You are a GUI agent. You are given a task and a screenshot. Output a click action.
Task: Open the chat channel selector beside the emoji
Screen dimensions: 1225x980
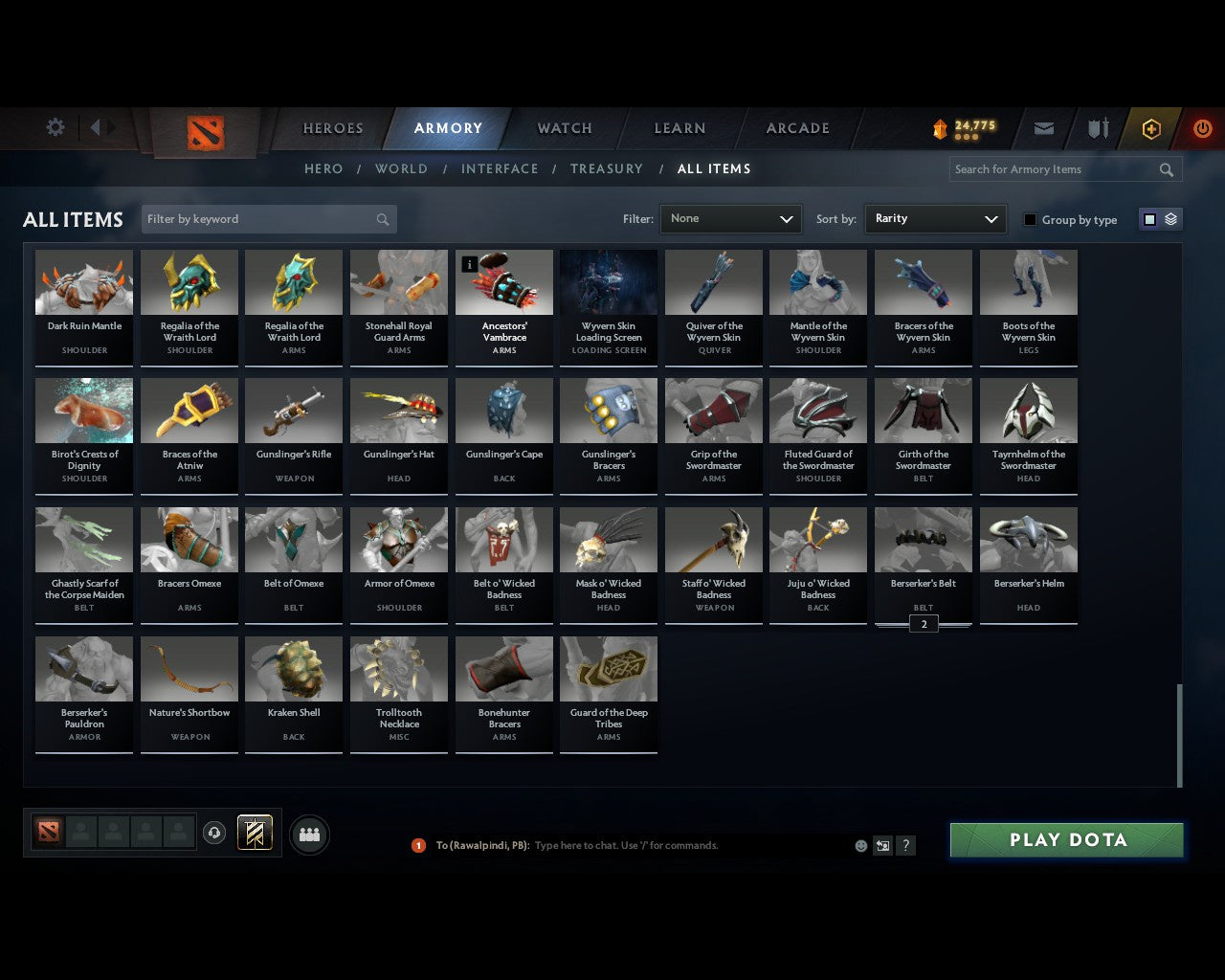point(881,845)
